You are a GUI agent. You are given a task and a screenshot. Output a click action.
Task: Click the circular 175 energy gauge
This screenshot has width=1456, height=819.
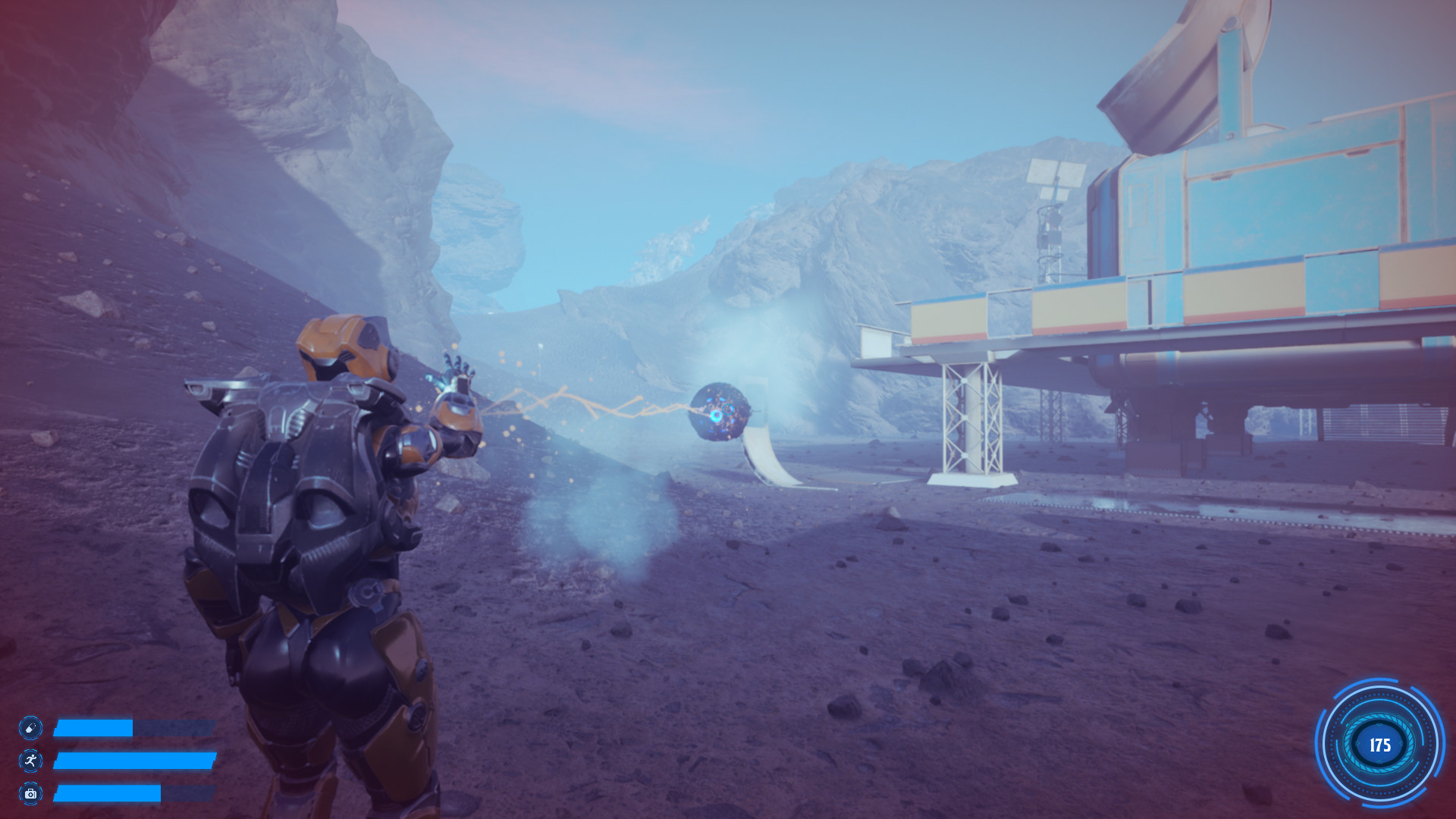click(x=1379, y=745)
